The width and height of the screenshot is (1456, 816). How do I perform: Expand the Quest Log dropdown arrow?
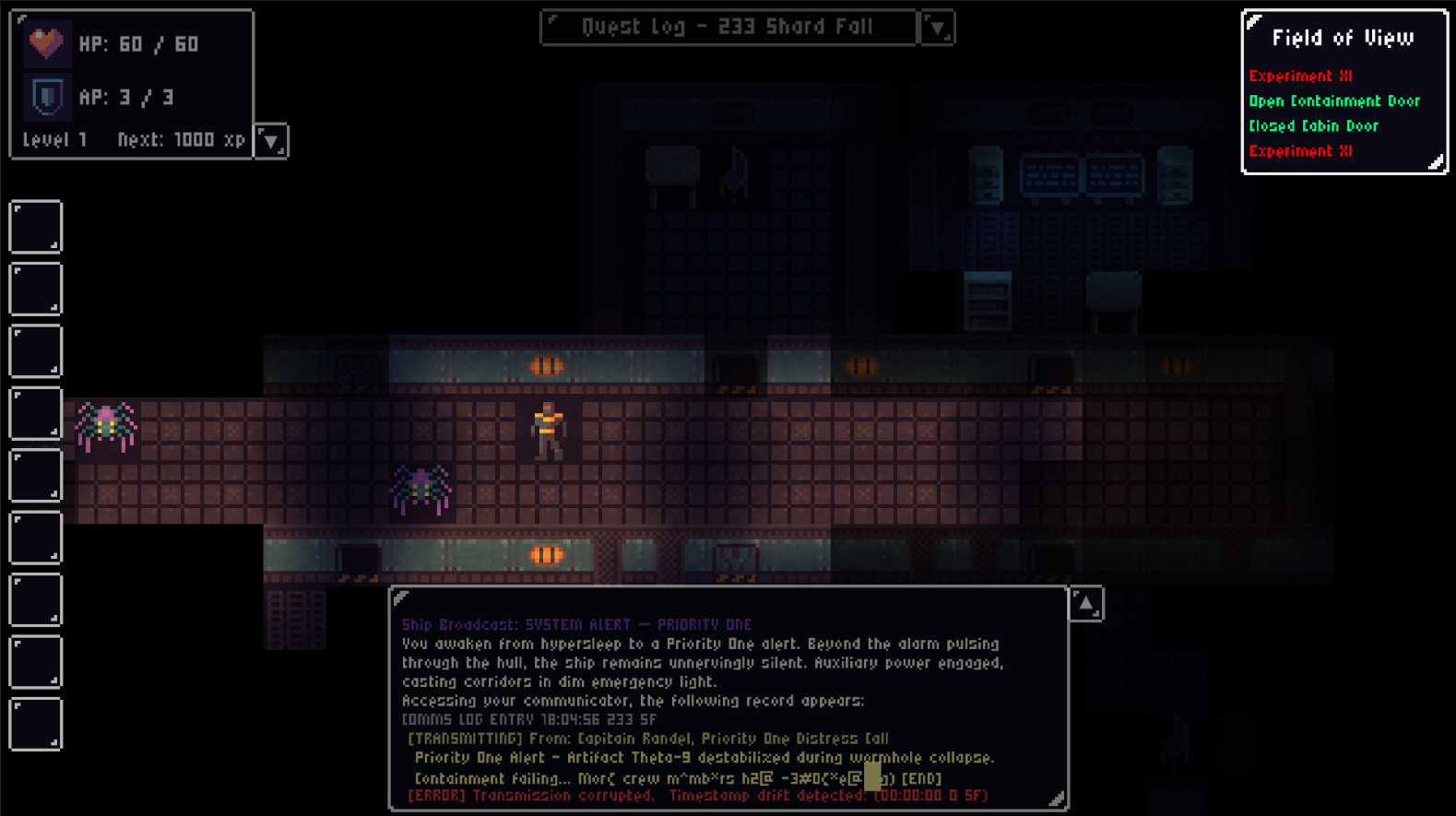coord(937,29)
